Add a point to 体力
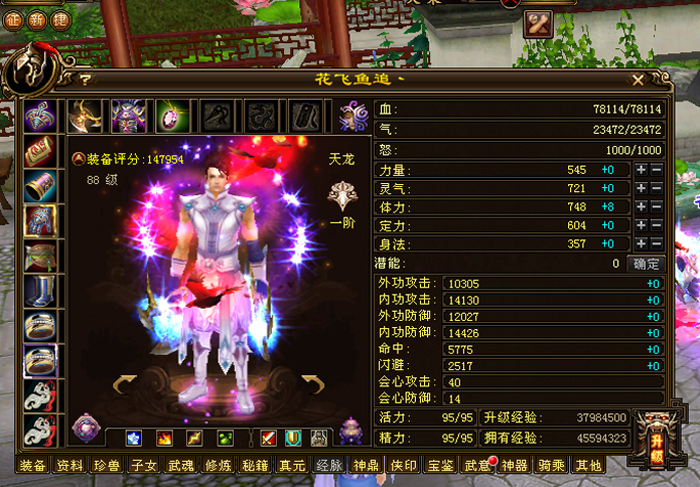This screenshot has height=487, width=700. pyautogui.click(x=641, y=207)
